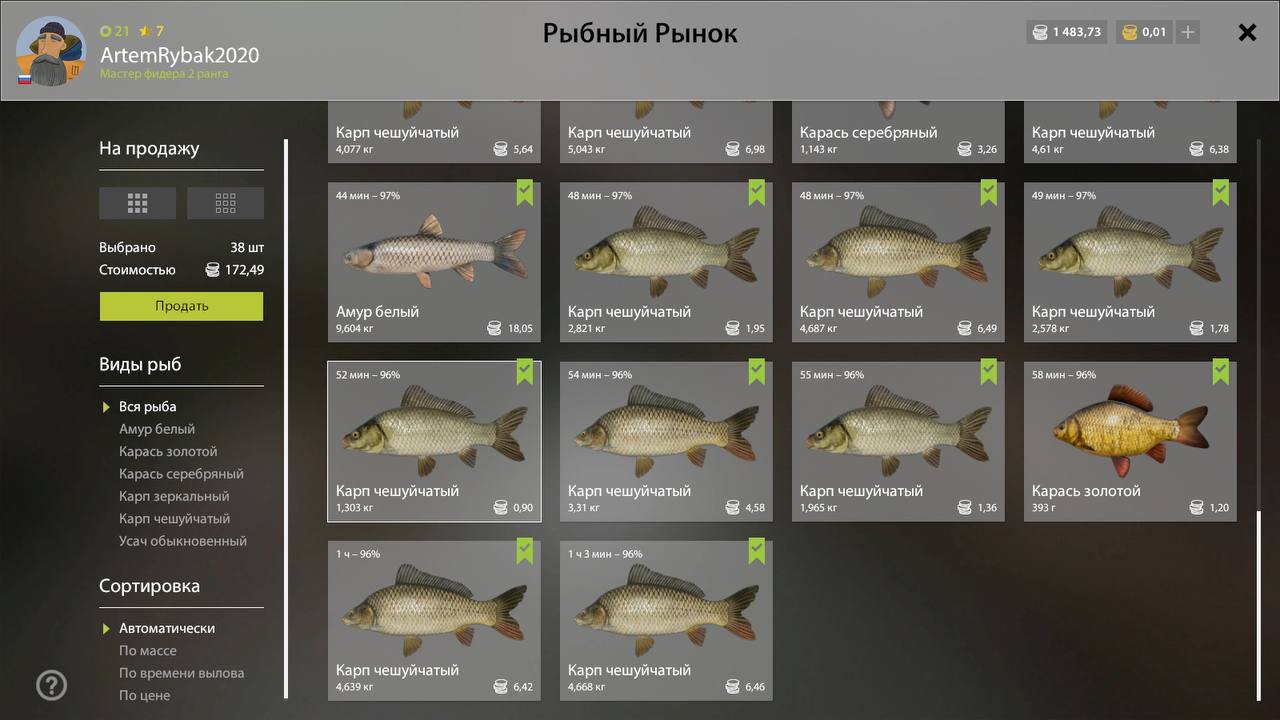The height and width of the screenshot is (720, 1280).
Task: Filter by Карась серебряный species
Action: tap(181, 474)
